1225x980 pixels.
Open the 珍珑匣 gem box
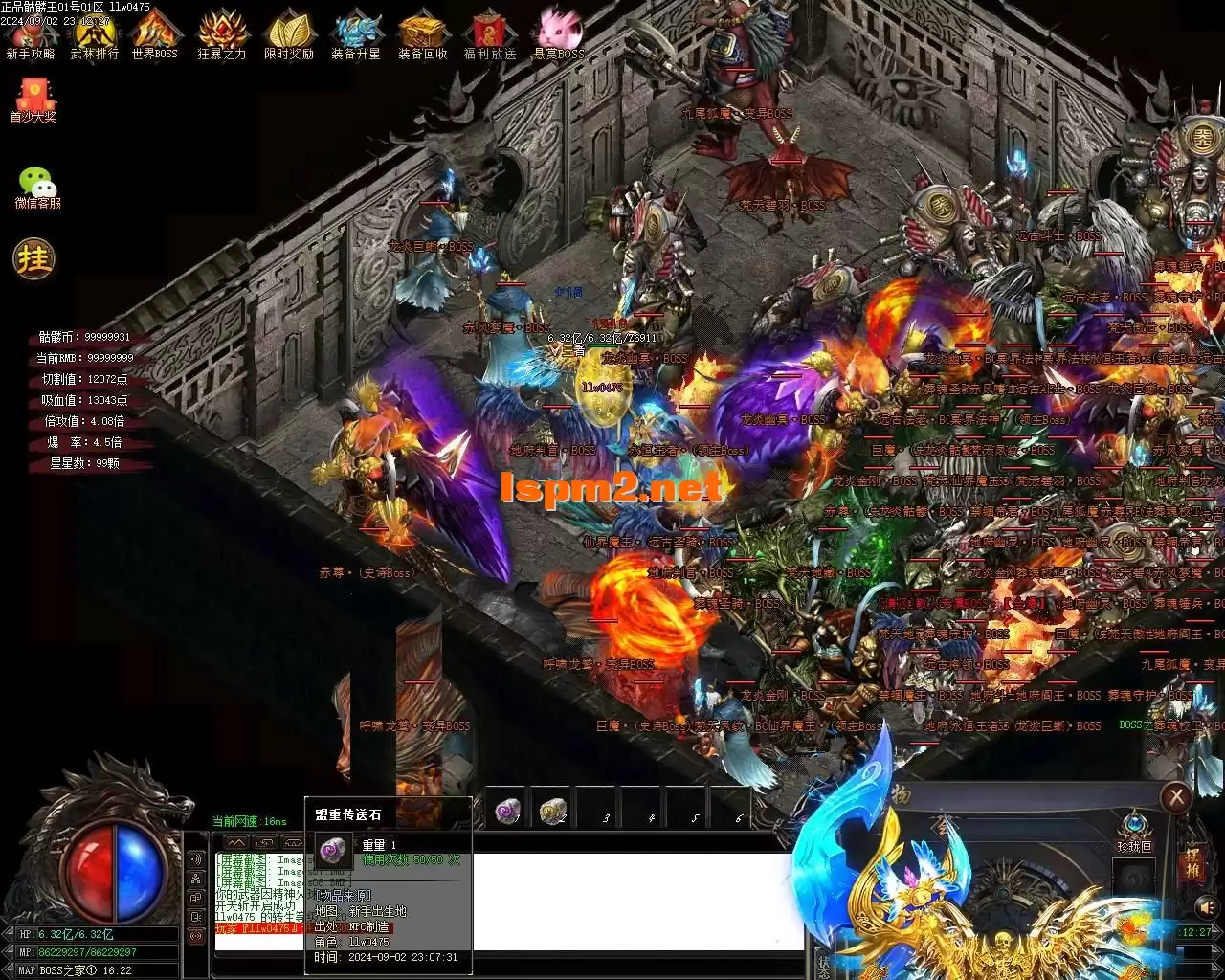click(1134, 829)
